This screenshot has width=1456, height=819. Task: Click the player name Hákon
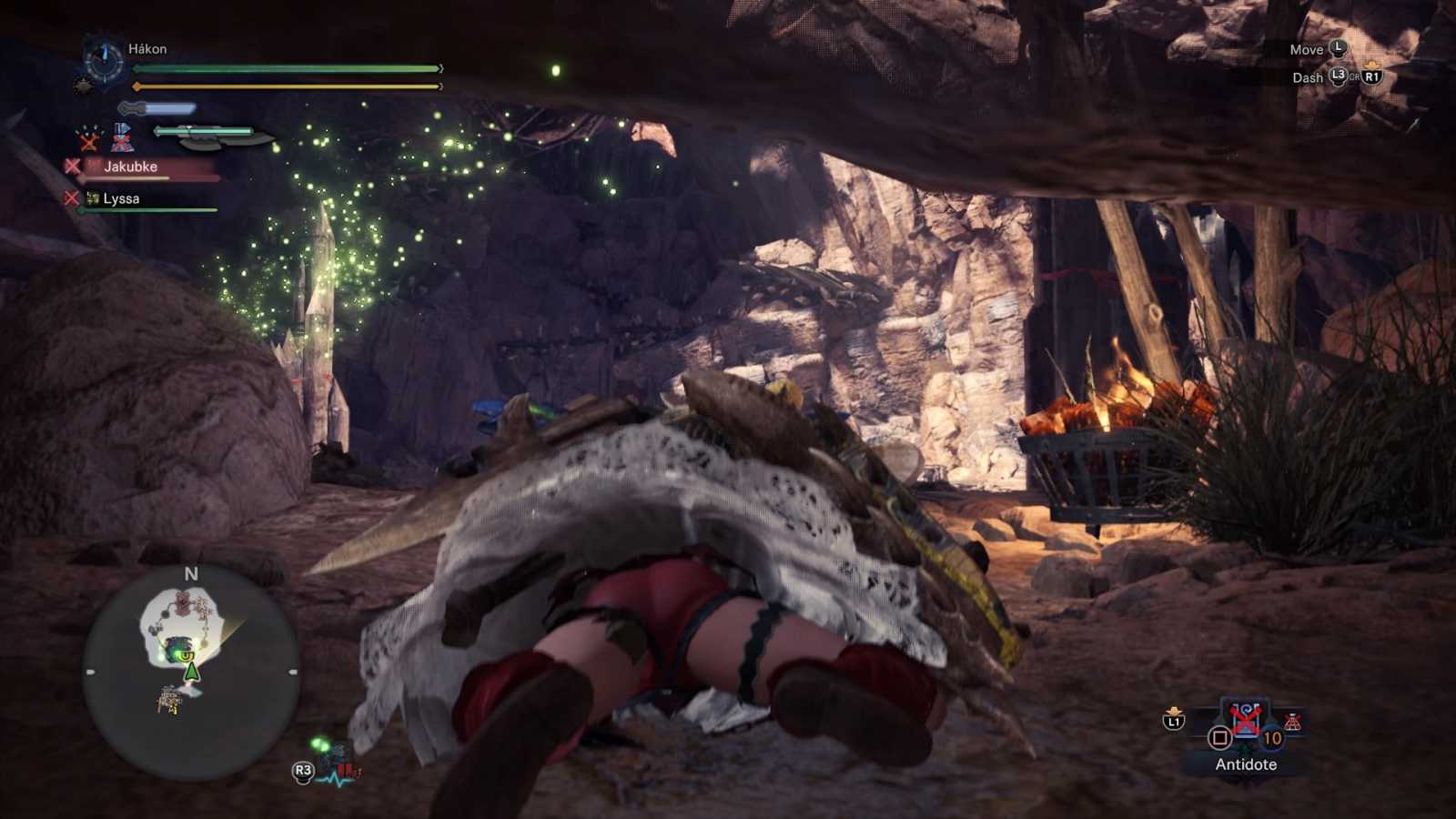pyautogui.click(x=147, y=49)
